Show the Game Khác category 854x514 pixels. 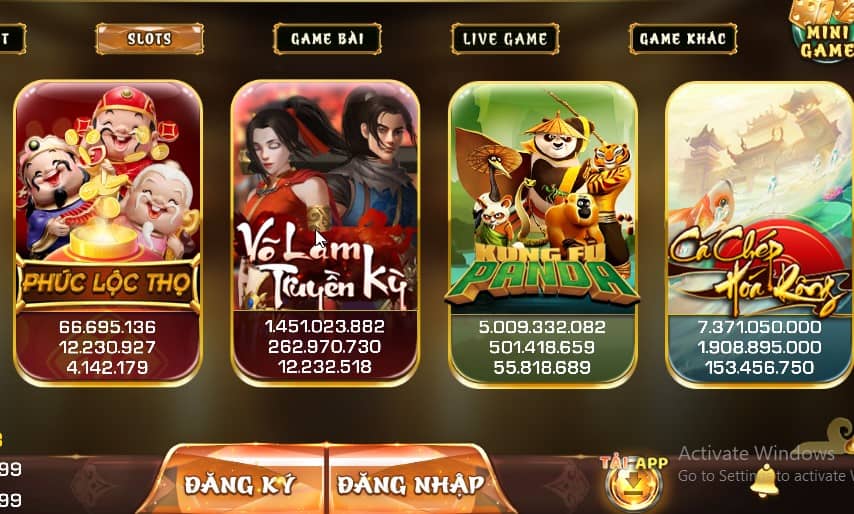pos(683,39)
